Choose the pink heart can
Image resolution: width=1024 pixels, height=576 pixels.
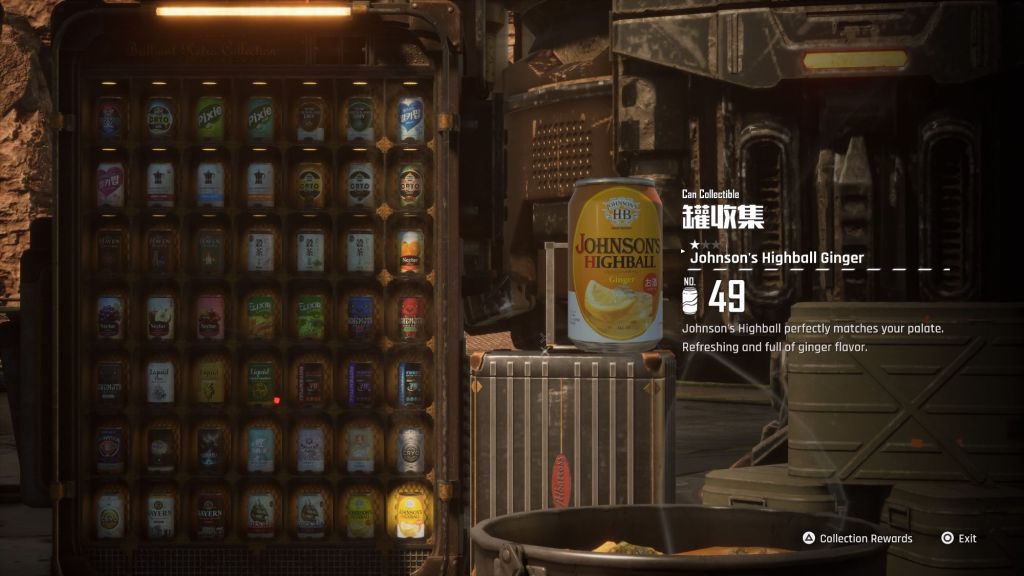(110, 185)
